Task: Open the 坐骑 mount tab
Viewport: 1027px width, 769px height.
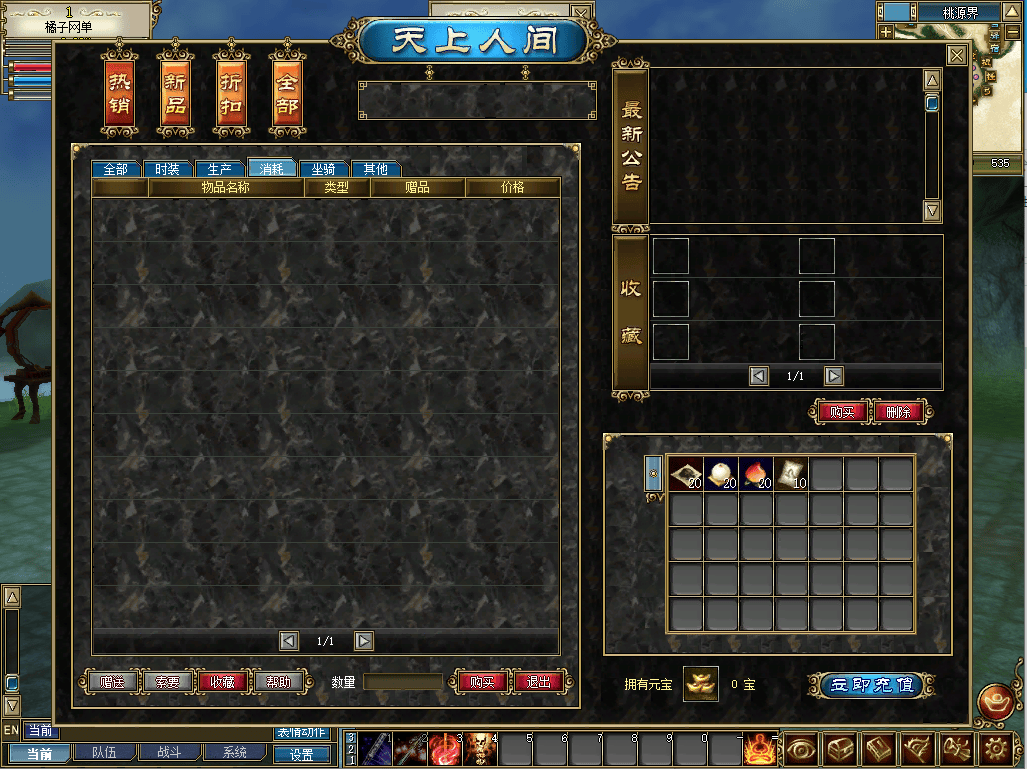Action: coord(324,169)
